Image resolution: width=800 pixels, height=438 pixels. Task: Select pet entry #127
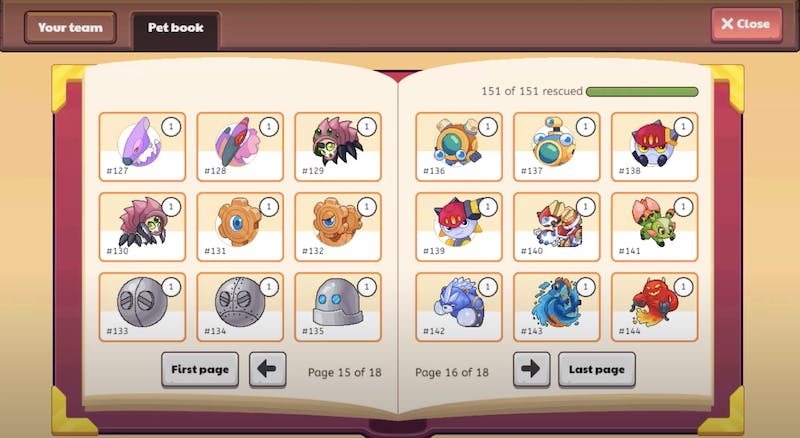142,146
